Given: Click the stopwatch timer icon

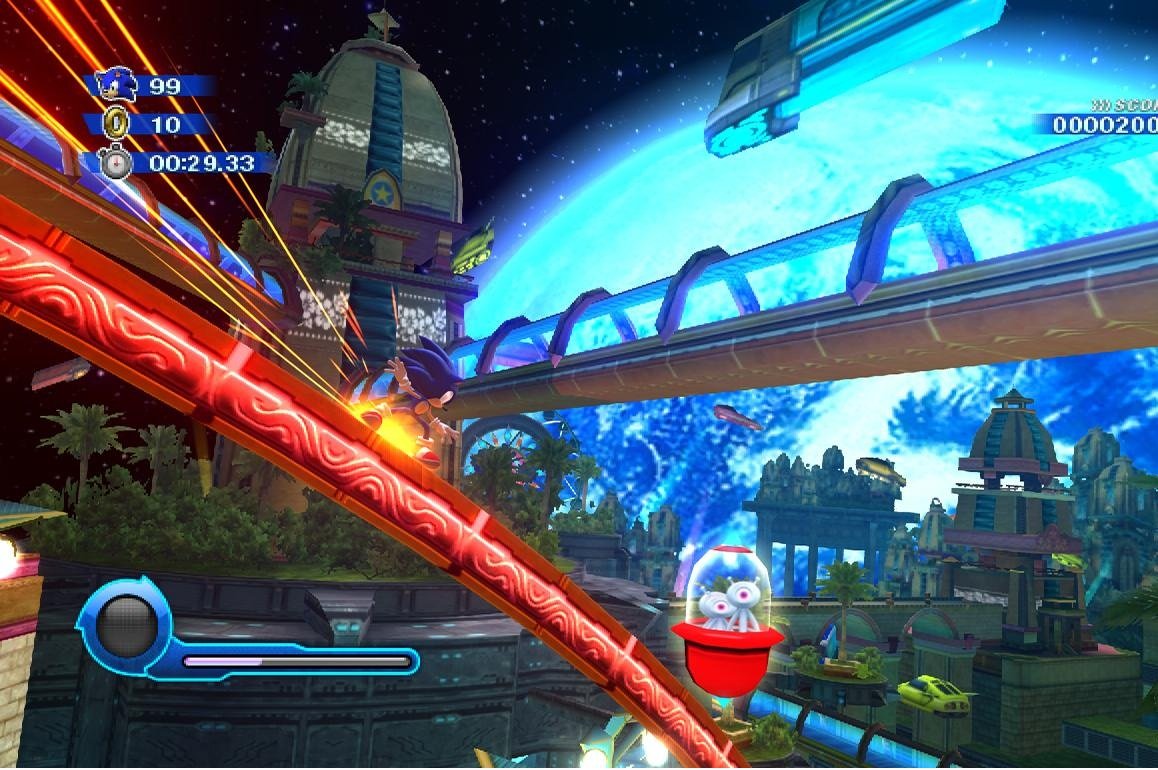Looking at the screenshot, I should [116, 162].
